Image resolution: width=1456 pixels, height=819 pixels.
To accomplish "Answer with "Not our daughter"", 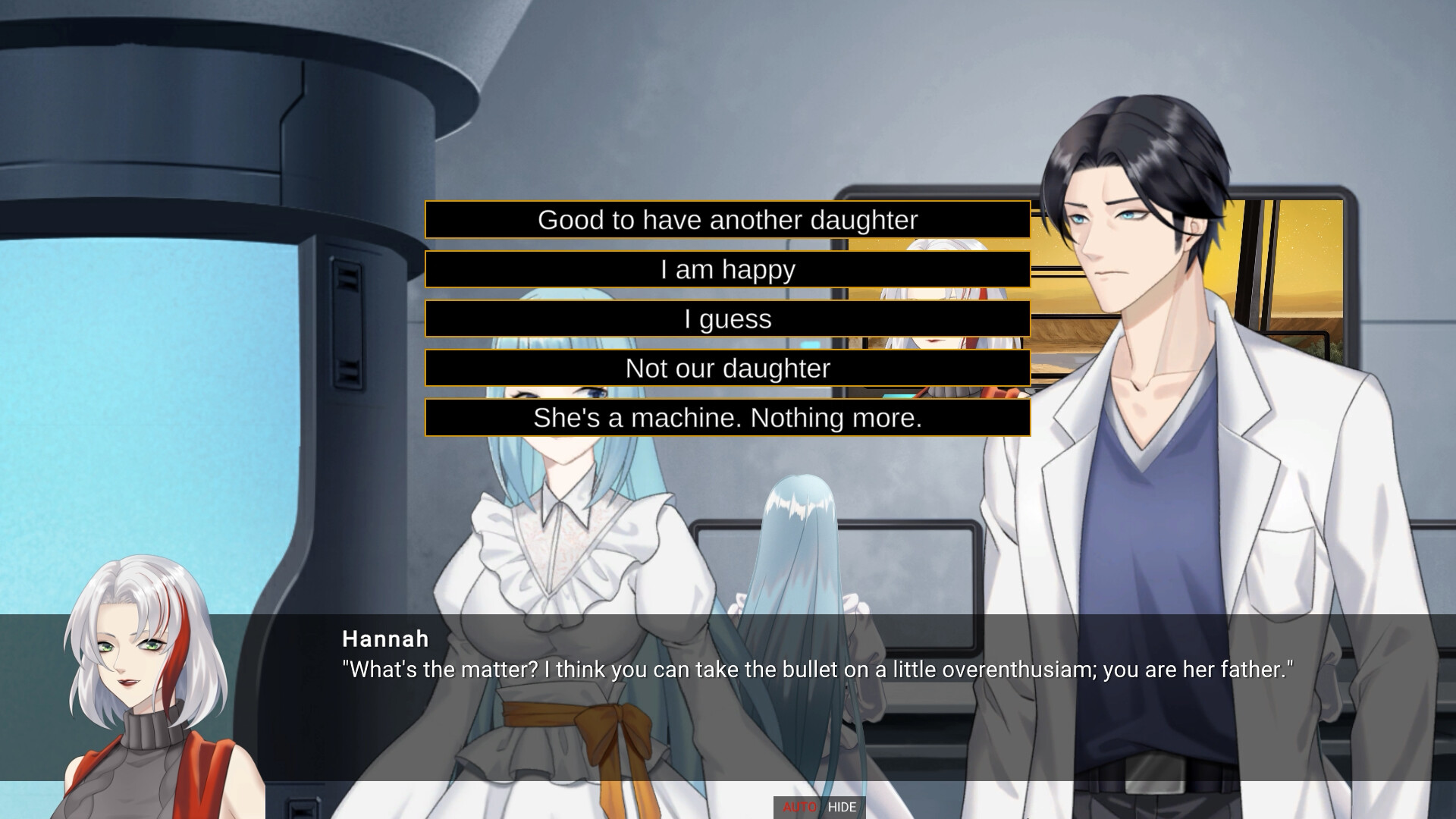I will [x=727, y=368].
